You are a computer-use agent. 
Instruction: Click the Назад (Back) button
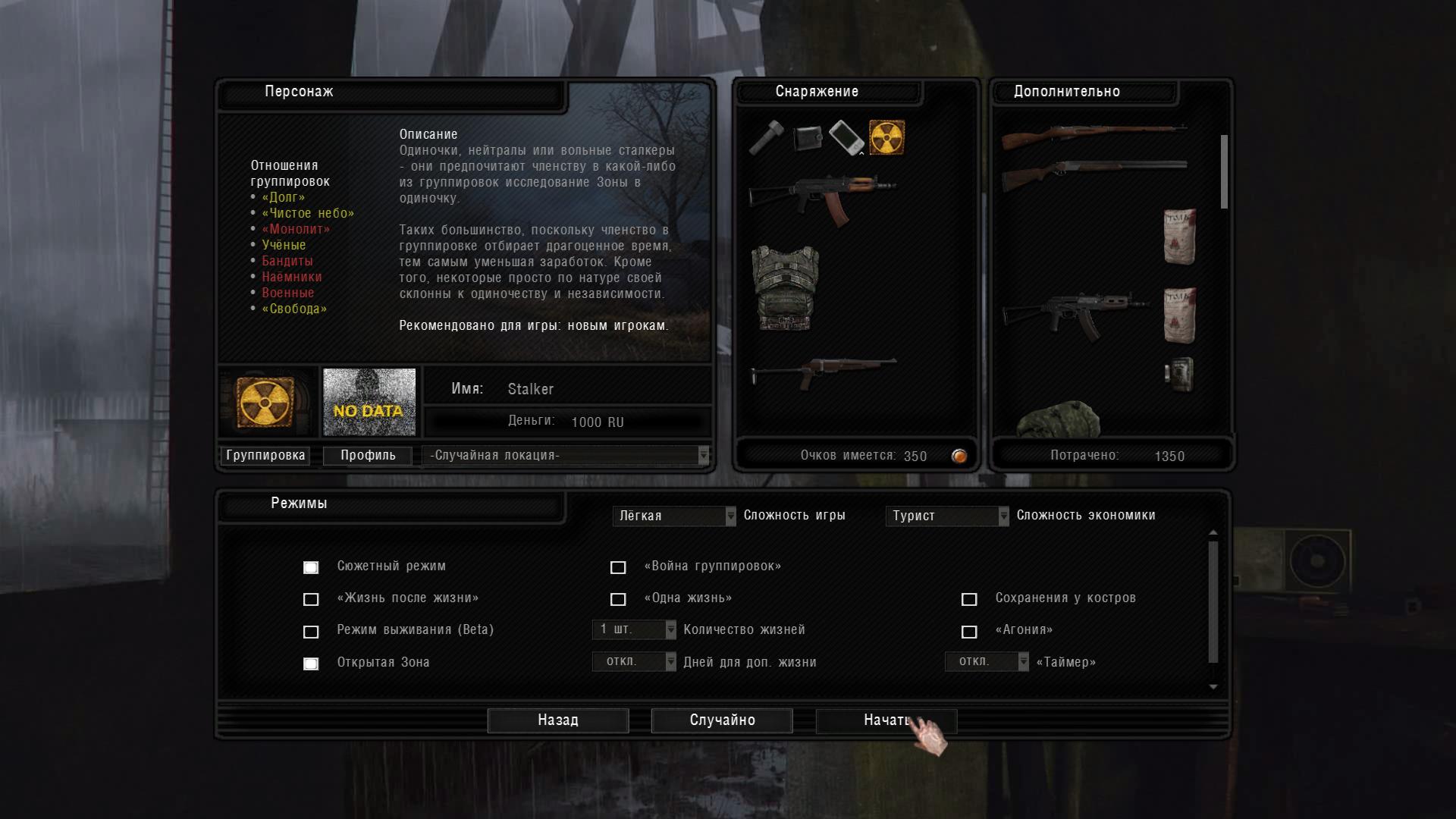(x=558, y=720)
